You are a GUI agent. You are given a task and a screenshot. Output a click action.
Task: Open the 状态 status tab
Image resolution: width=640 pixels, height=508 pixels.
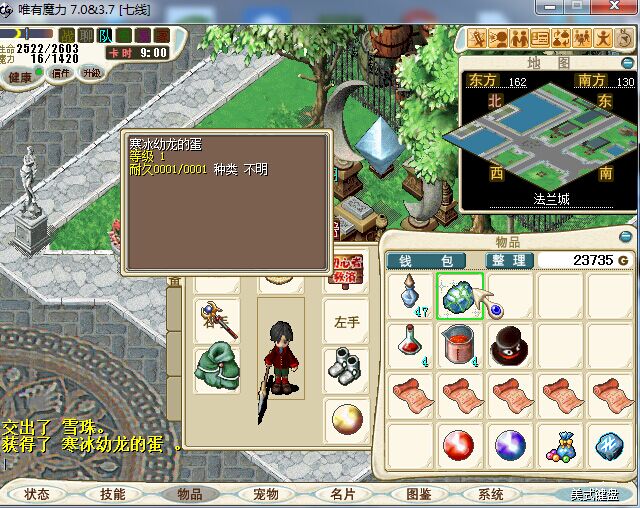pyautogui.click(x=37, y=494)
